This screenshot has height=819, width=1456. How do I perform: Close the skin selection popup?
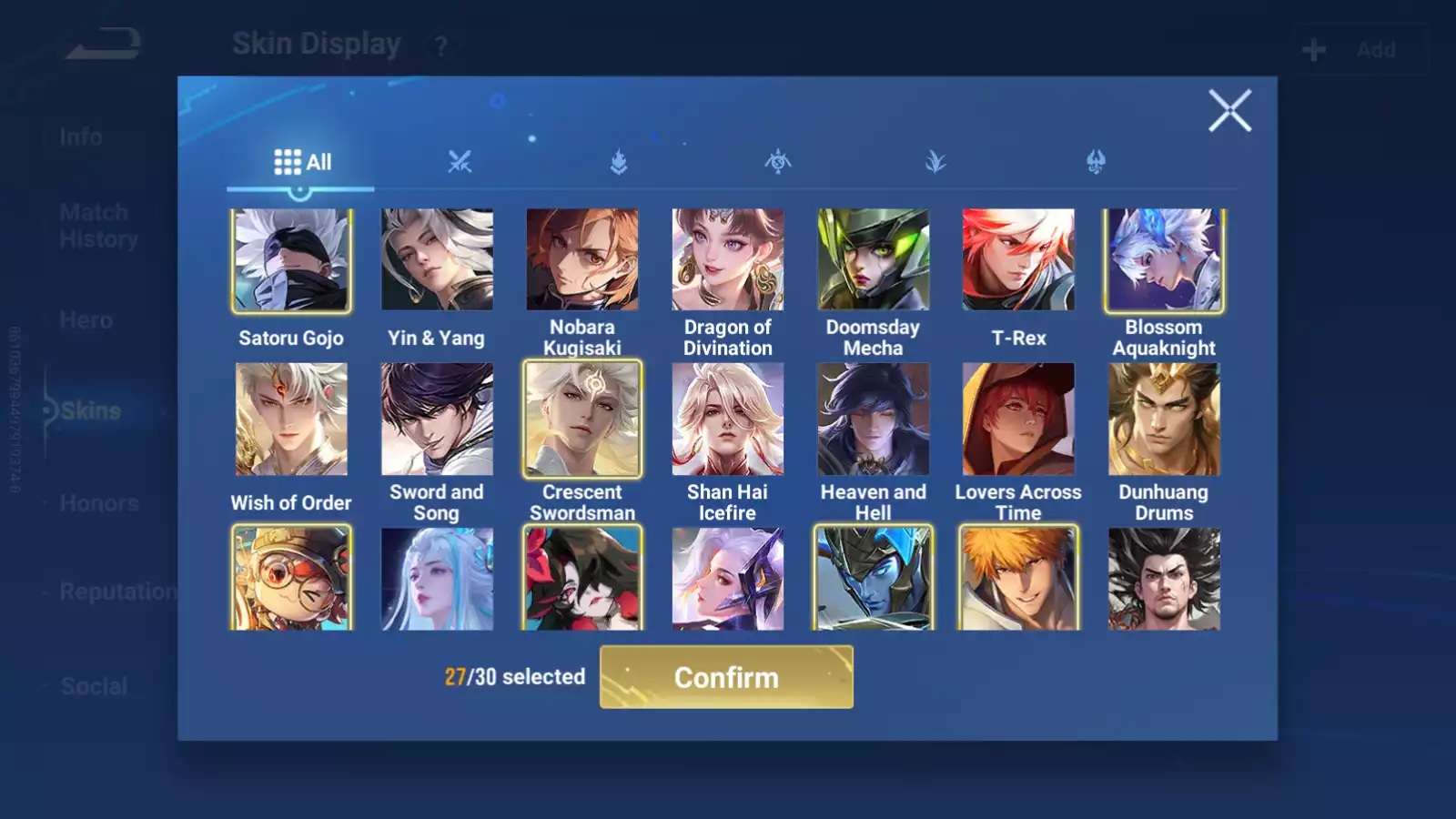1229,111
